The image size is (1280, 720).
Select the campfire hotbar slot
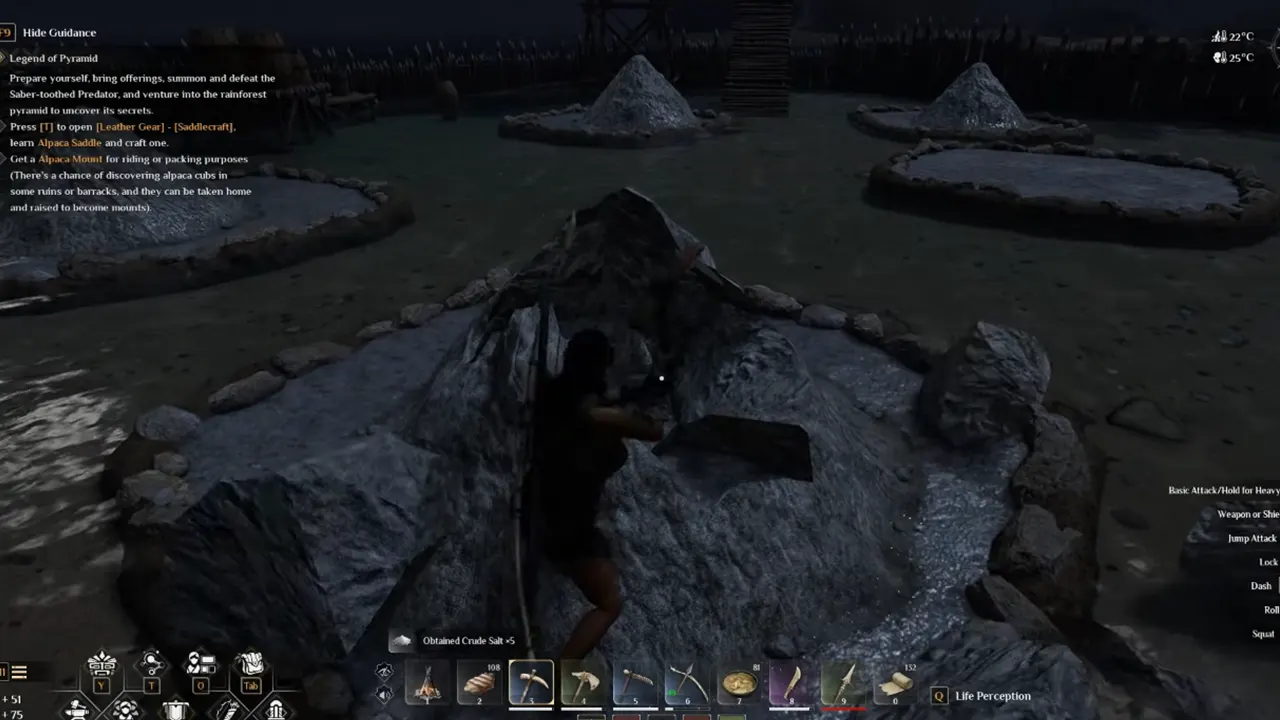[427, 684]
